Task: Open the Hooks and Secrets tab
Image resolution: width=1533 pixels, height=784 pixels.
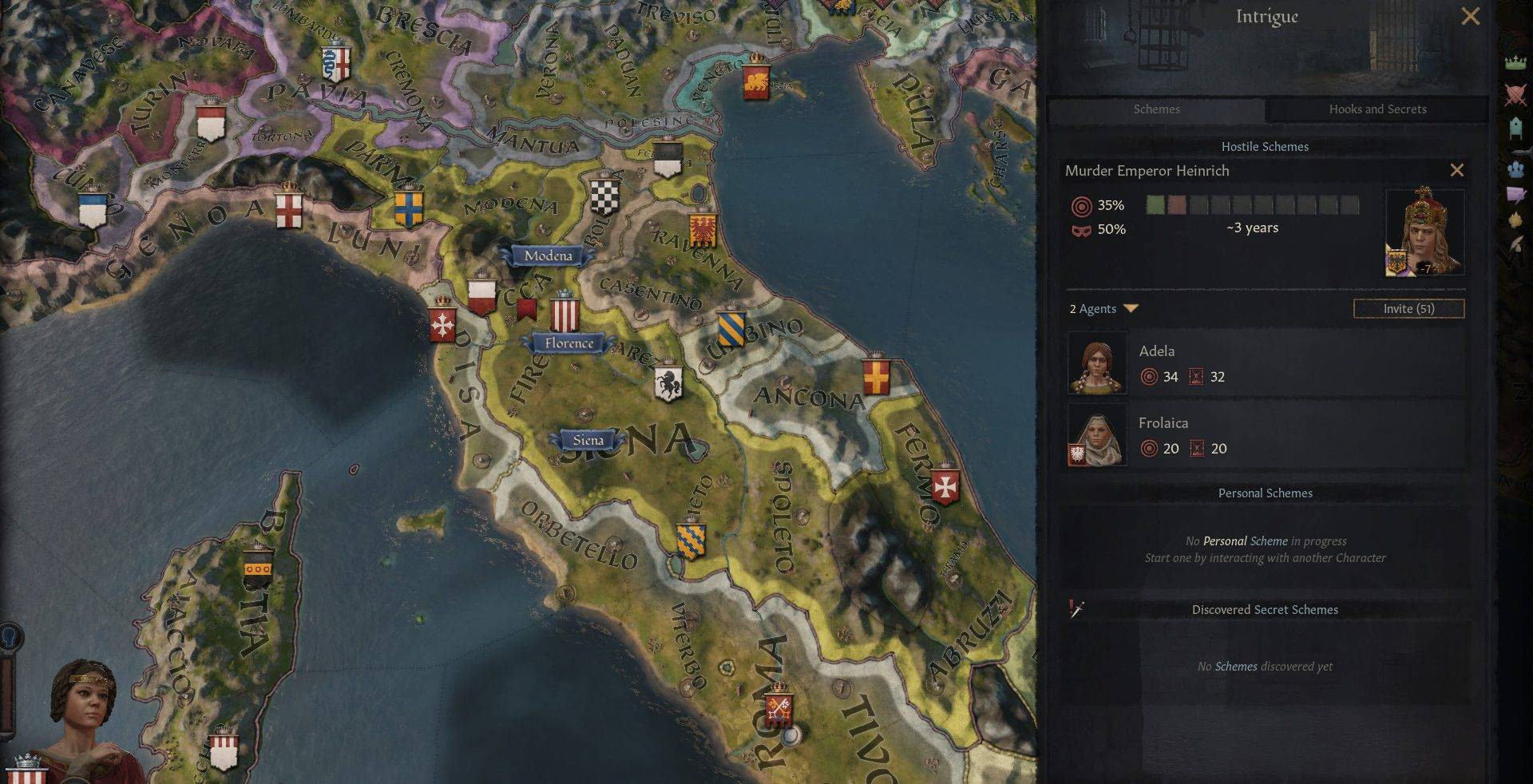Action: pyautogui.click(x=1377, y=109)
